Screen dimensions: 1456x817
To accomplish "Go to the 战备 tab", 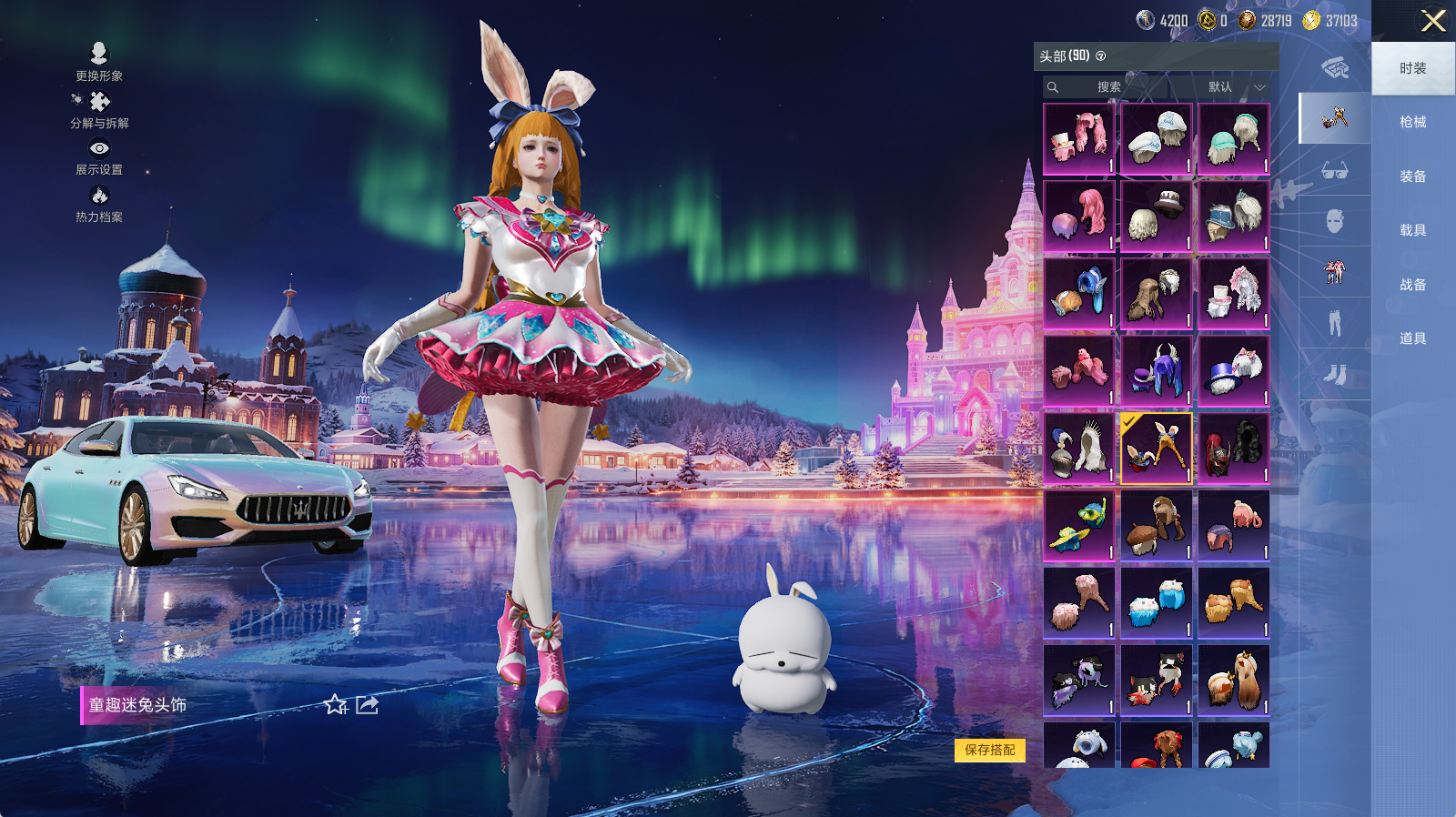I will pyautogui.click(x=1412, y=285).
